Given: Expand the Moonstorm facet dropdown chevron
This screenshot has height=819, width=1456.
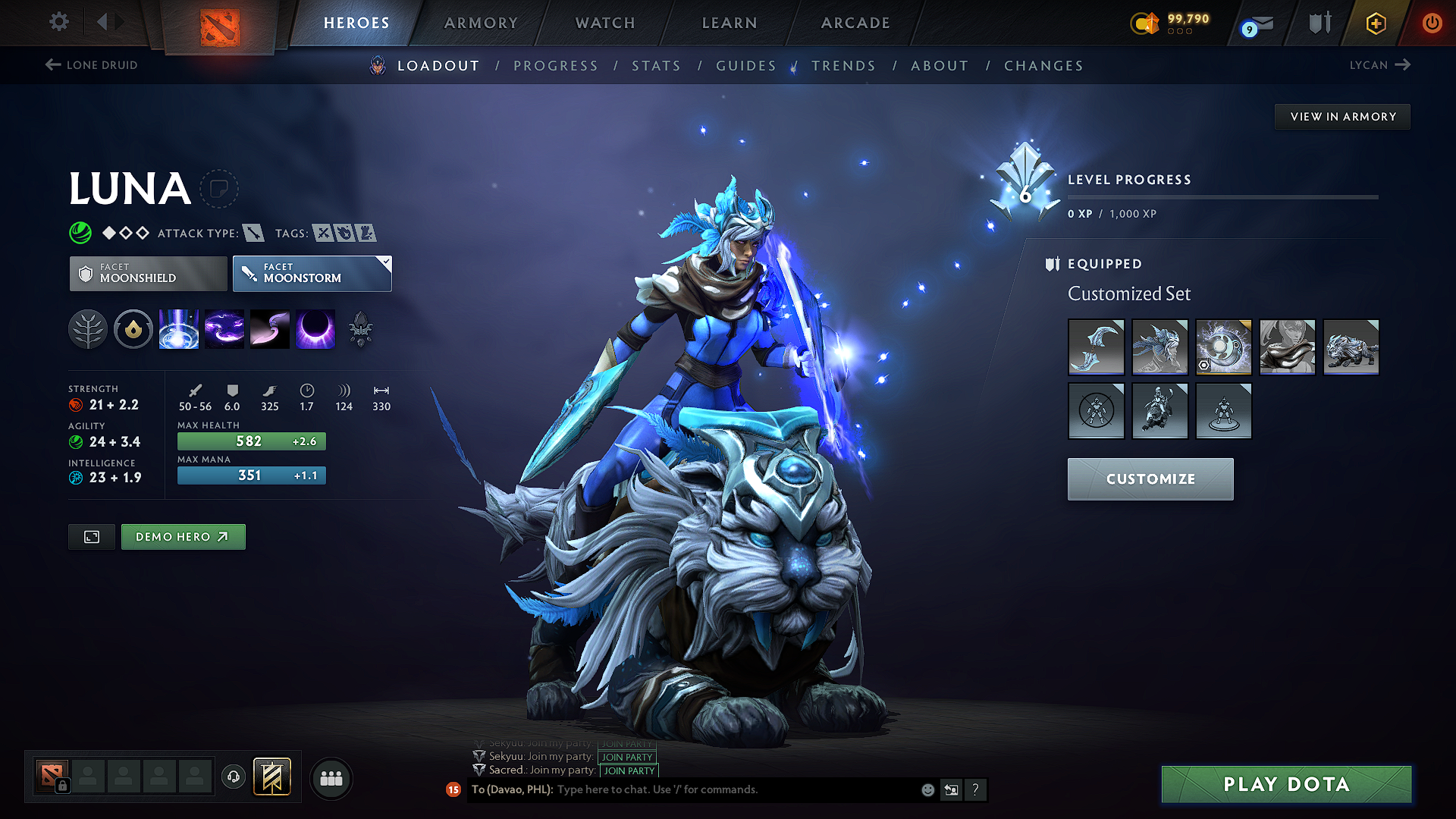Looking at the screenshot, I should [x=386, y=263].
